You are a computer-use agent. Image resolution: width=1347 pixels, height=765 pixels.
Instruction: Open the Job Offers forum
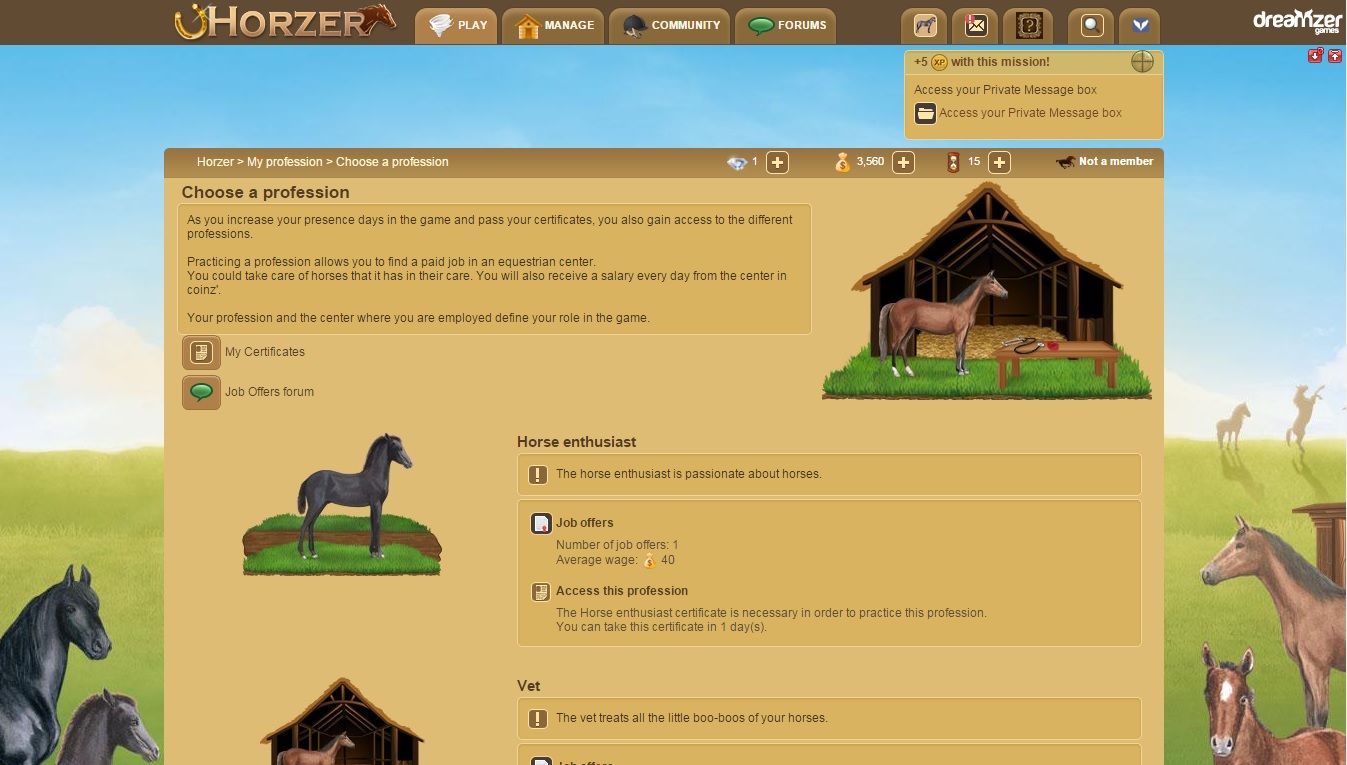[201, 392]
